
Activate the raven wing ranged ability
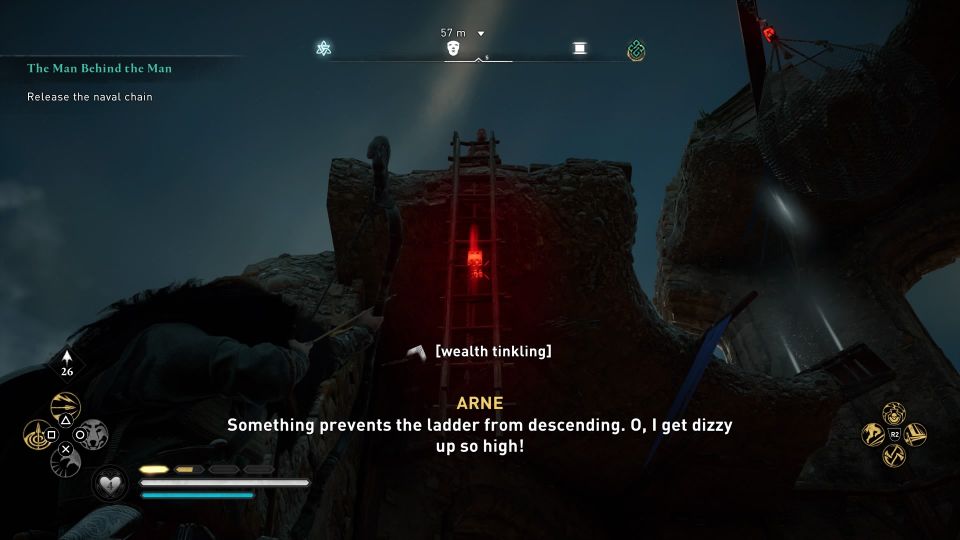pyautogui.click(x=65, y=463)
